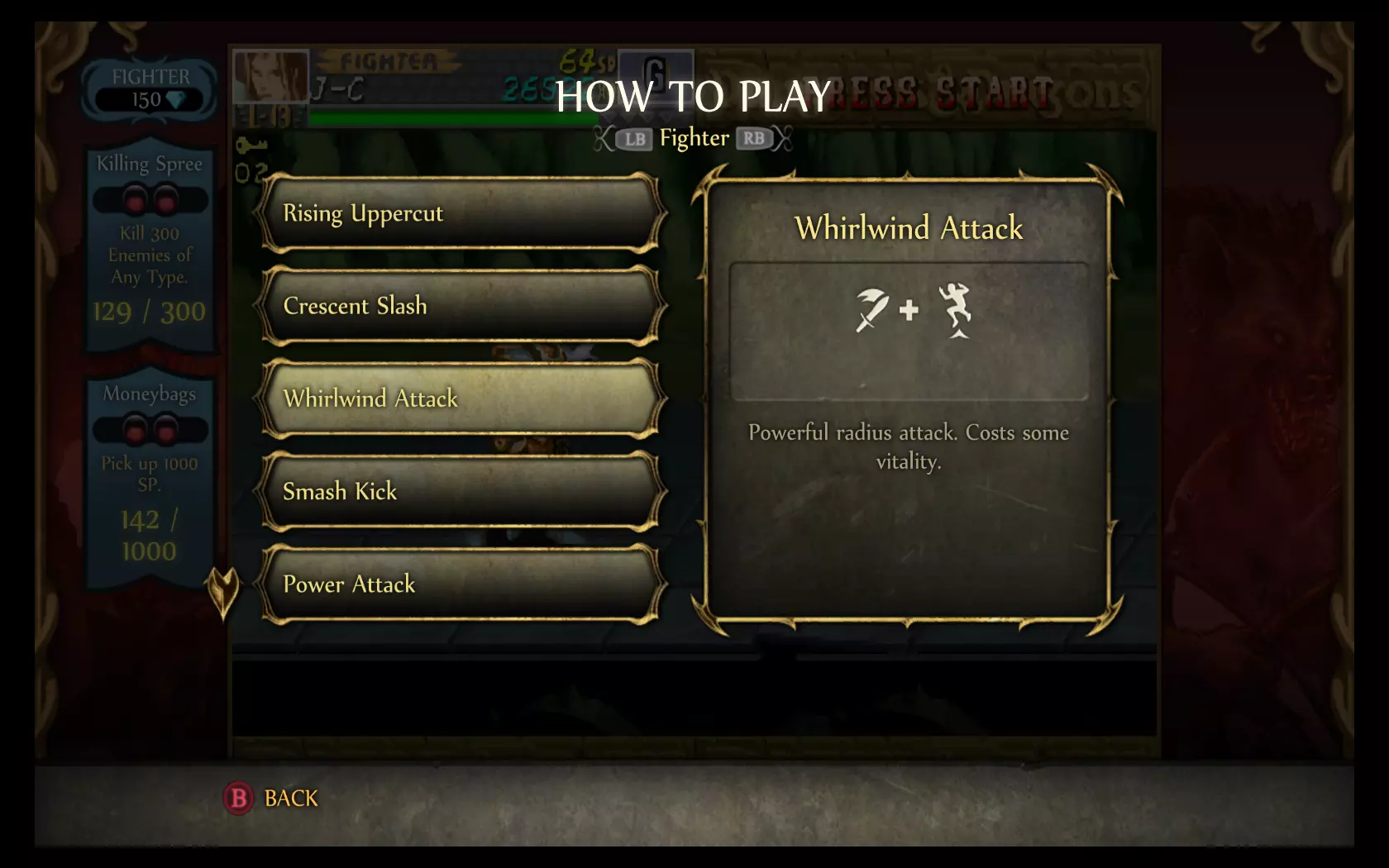This screenshot has height=868, width=1389.
Task: Click the Fighter class header label
Action: click(x=694, y=138)
